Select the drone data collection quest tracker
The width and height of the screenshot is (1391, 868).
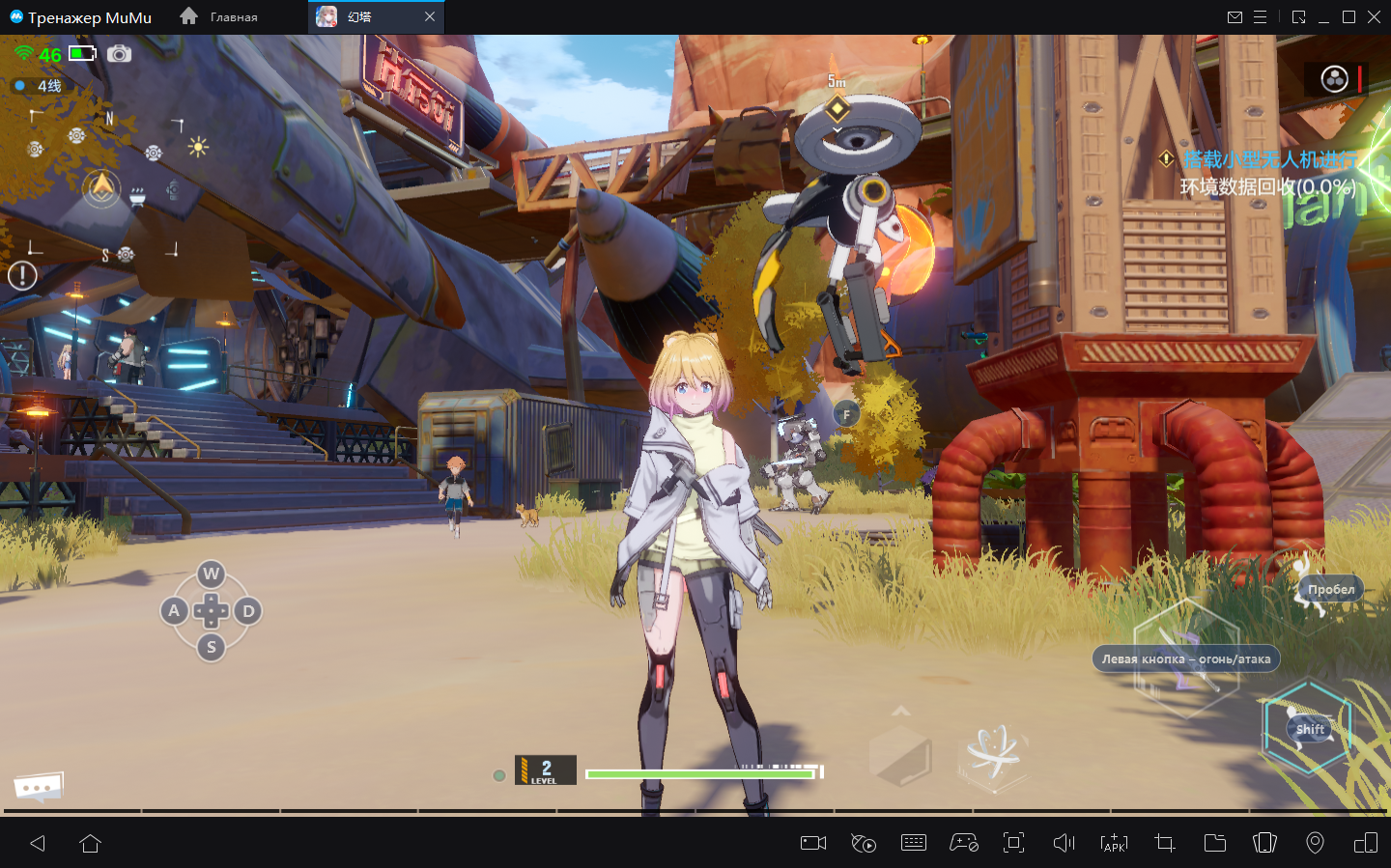coord(1265,173)
